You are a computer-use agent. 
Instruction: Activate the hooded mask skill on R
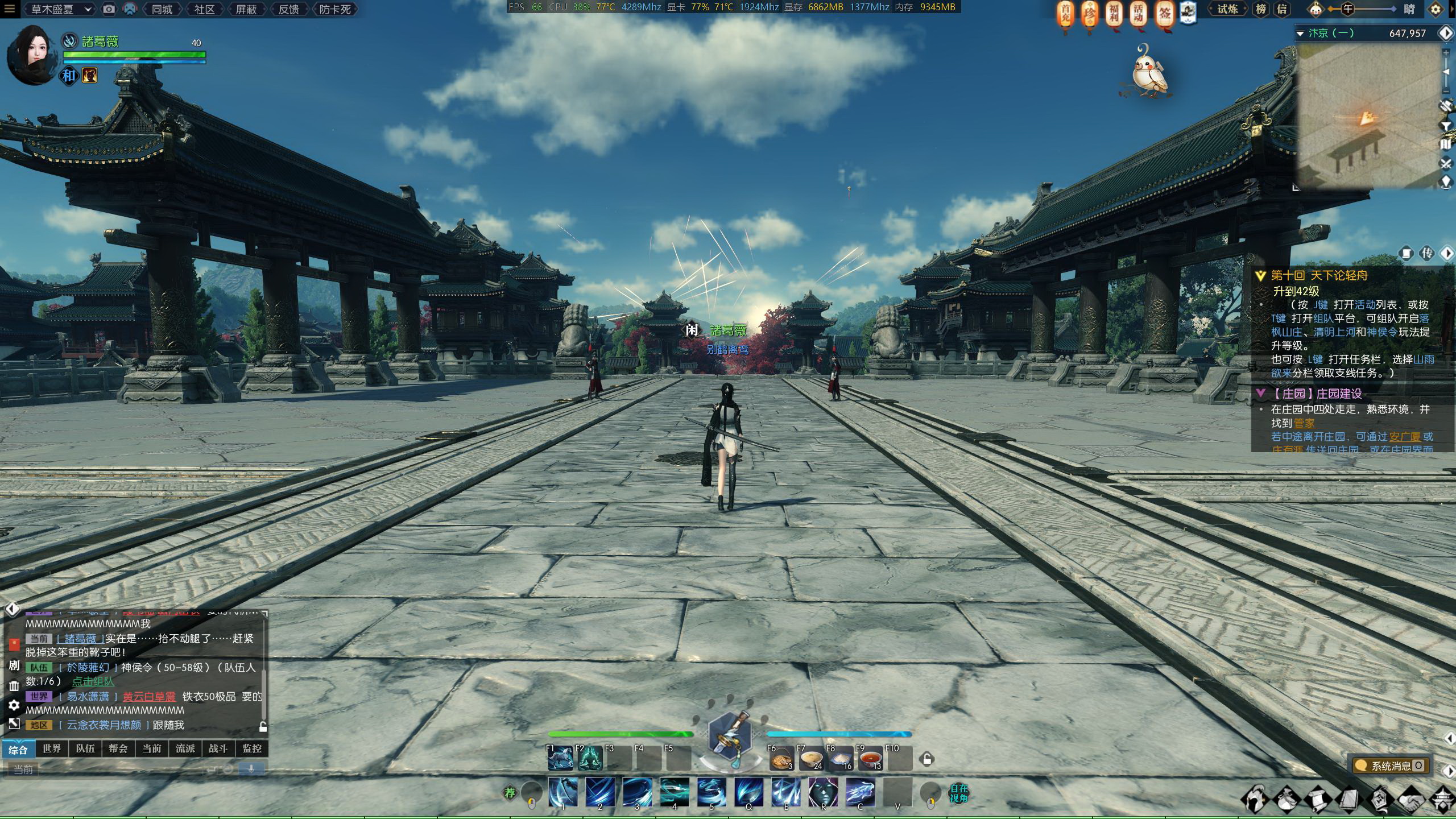823,792
